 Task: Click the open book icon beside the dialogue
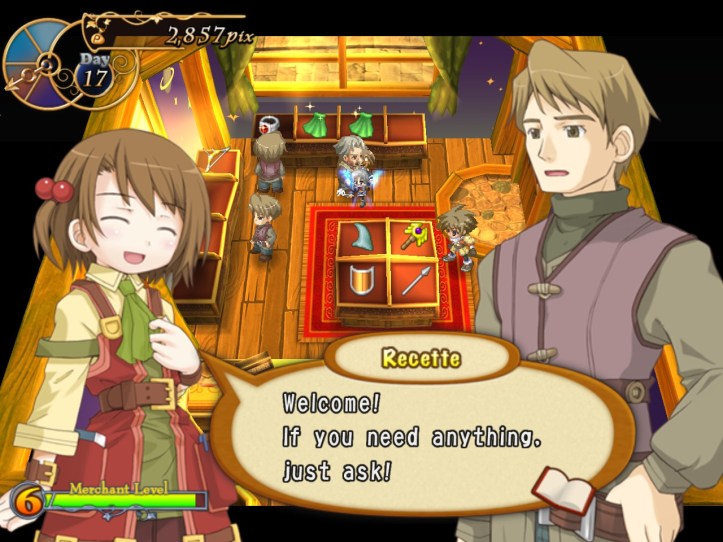[x=564, y=491]
